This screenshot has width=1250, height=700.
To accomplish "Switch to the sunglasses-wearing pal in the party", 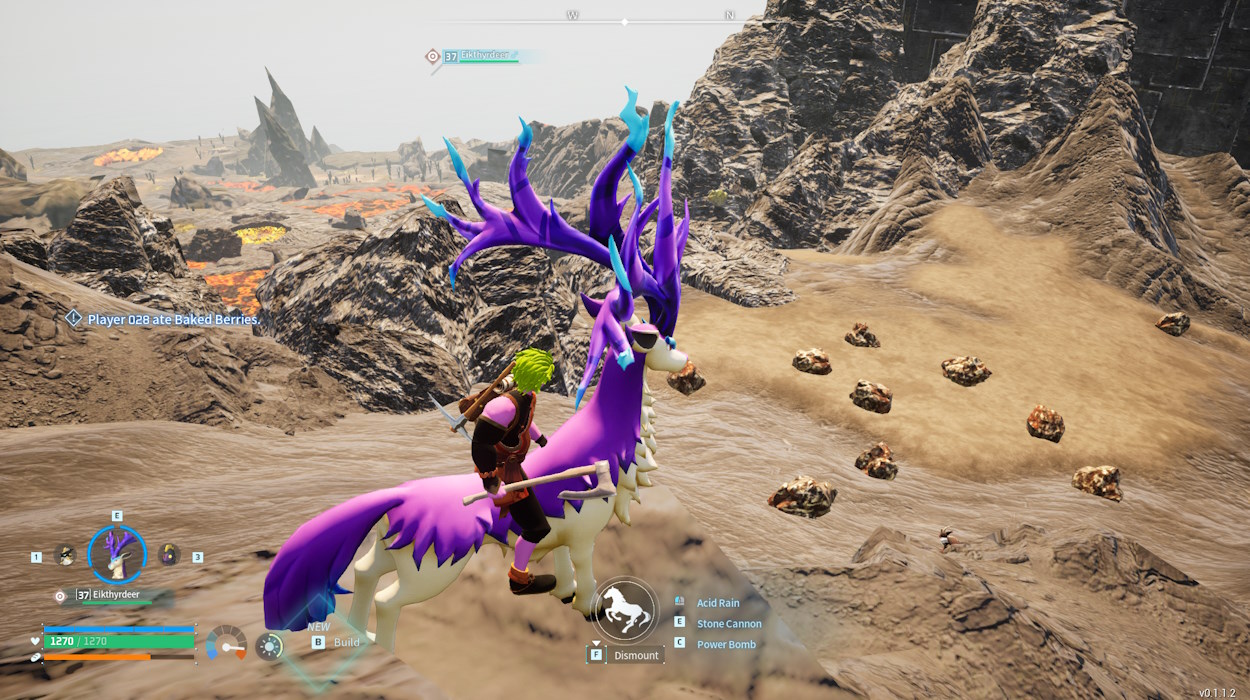I will [66, 555].
